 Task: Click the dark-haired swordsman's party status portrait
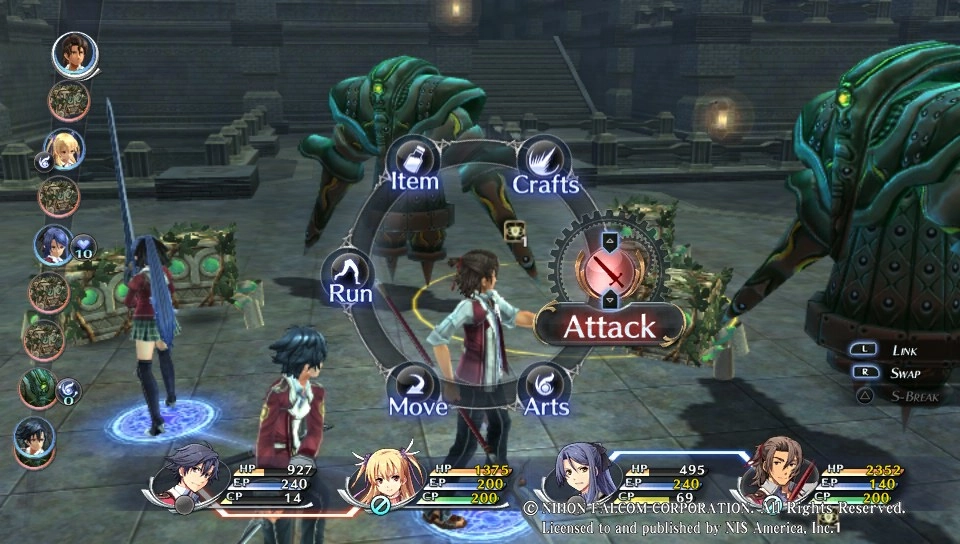(x=189, y=476)
